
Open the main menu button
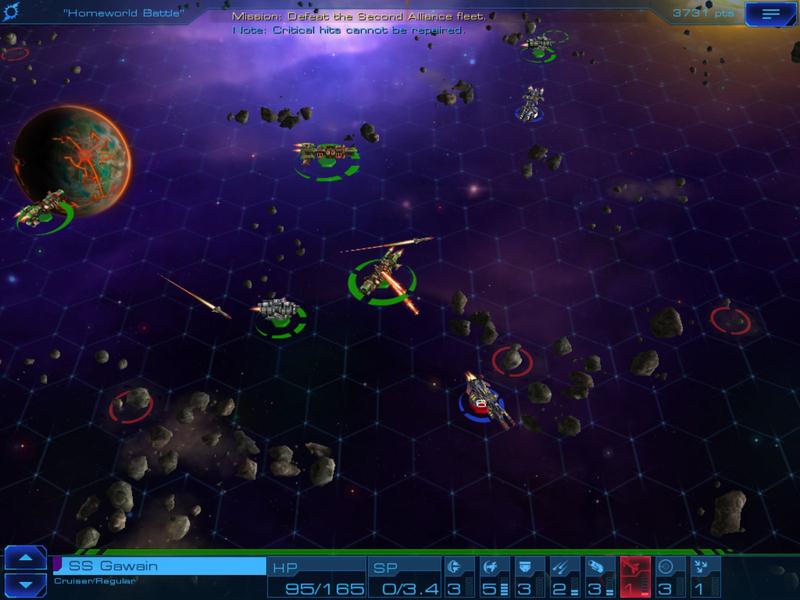click(768, 13)
